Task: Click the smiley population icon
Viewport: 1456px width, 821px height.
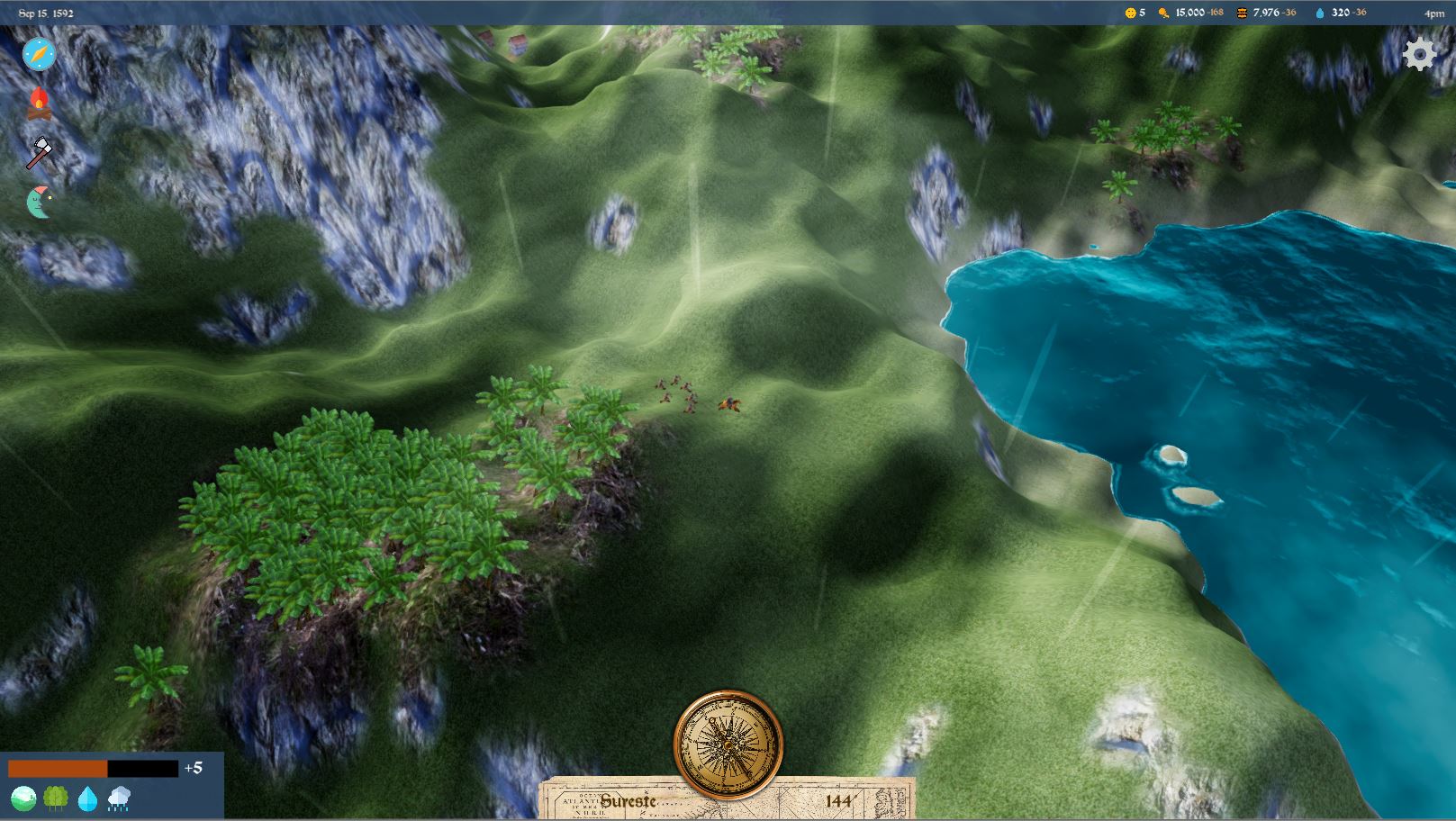Action: (x=1129, y=13)
